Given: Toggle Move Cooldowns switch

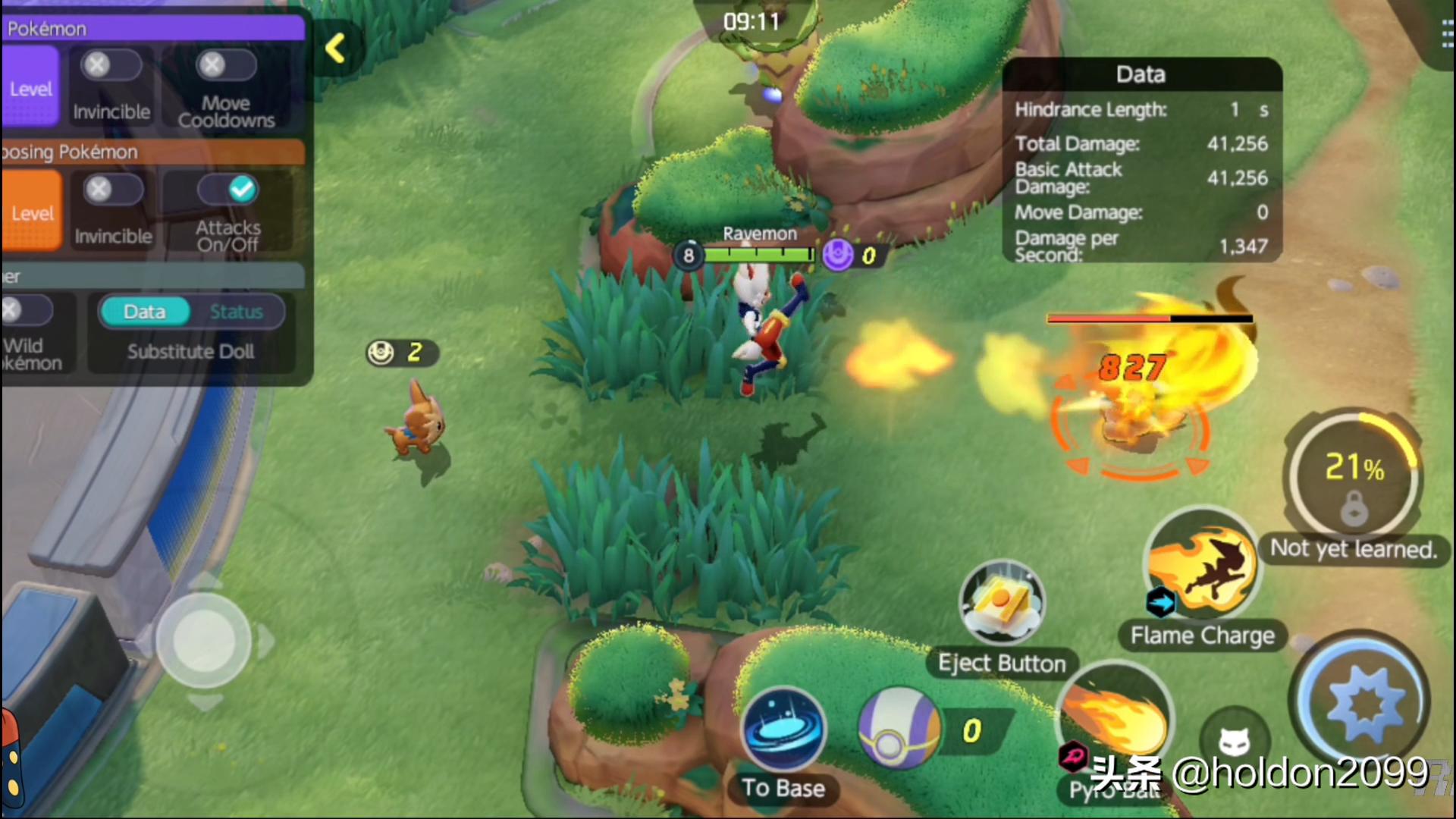Looking at the screenshot, I should coord(225,66).
